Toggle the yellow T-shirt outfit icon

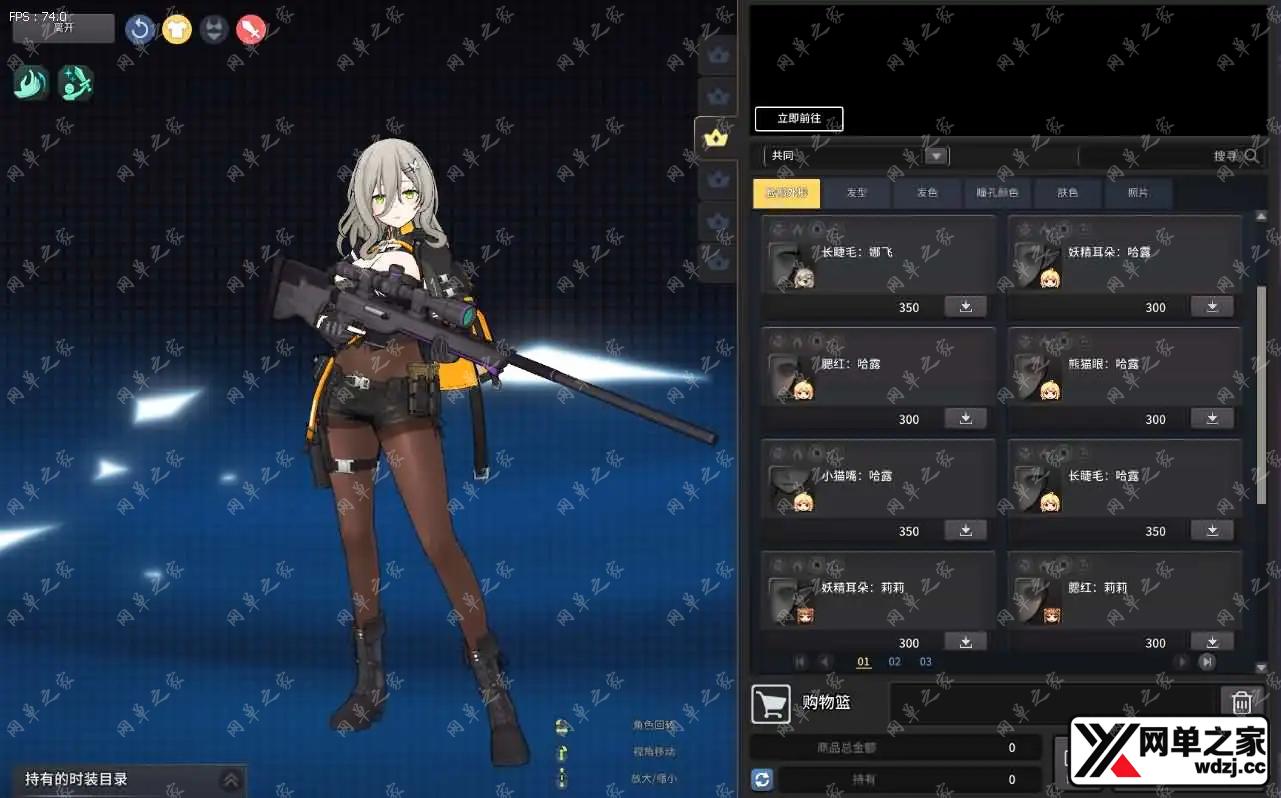tap(177, 29)
